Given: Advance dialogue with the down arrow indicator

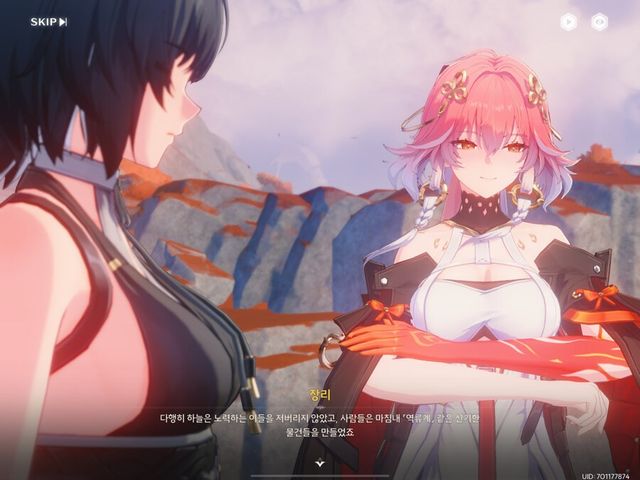Looking at the screenshot, I should point(320,462).
